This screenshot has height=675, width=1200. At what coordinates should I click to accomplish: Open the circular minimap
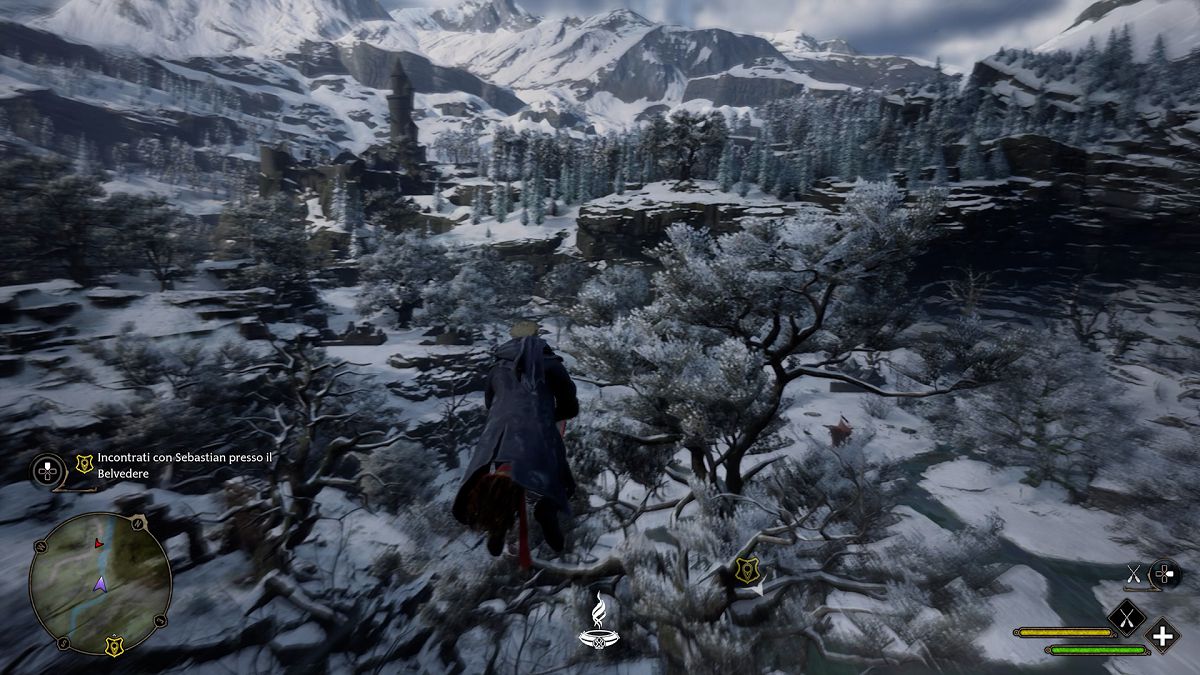(99, 583)
